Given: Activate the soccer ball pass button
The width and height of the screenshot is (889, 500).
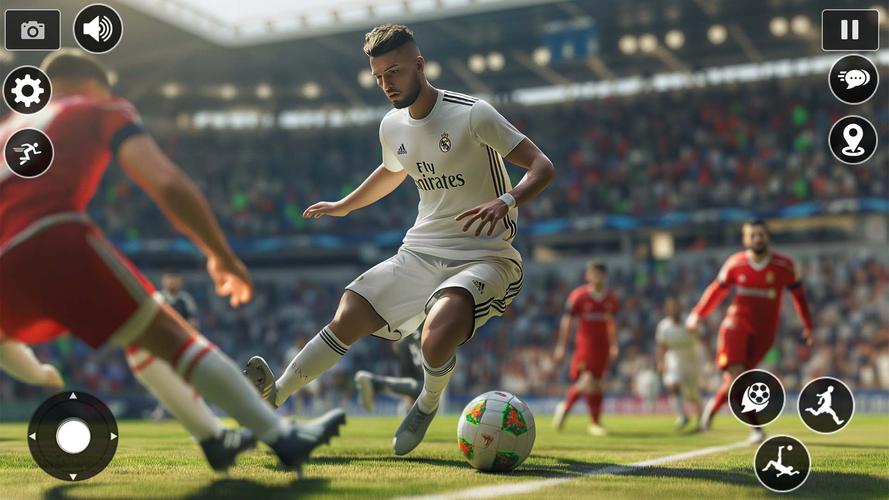Looking at the screenshot, I should 756,398.
